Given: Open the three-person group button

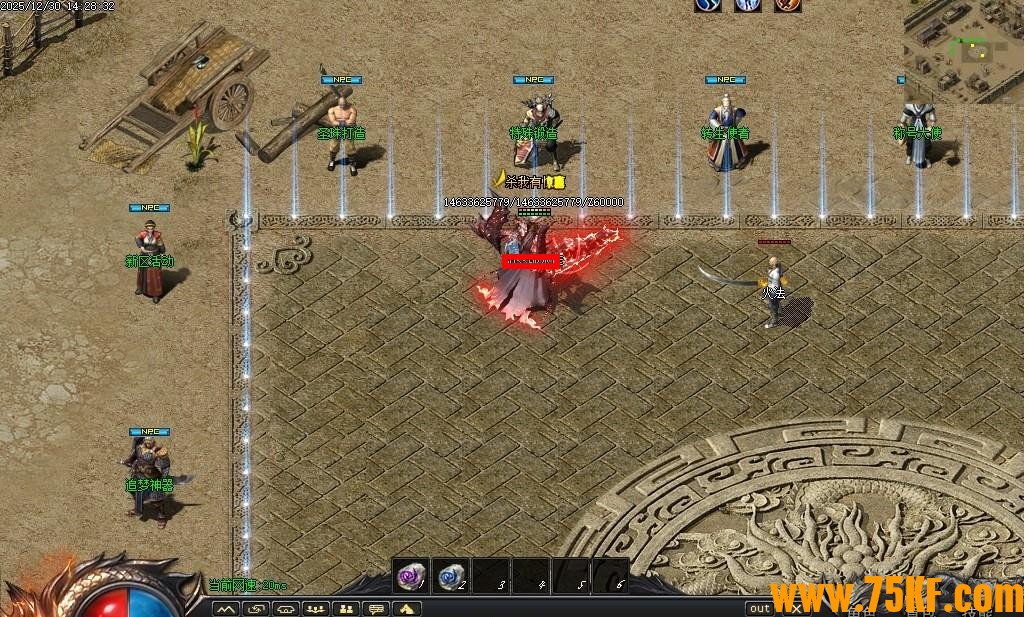Looking at the screenshot, I should (x=317, y=608).
